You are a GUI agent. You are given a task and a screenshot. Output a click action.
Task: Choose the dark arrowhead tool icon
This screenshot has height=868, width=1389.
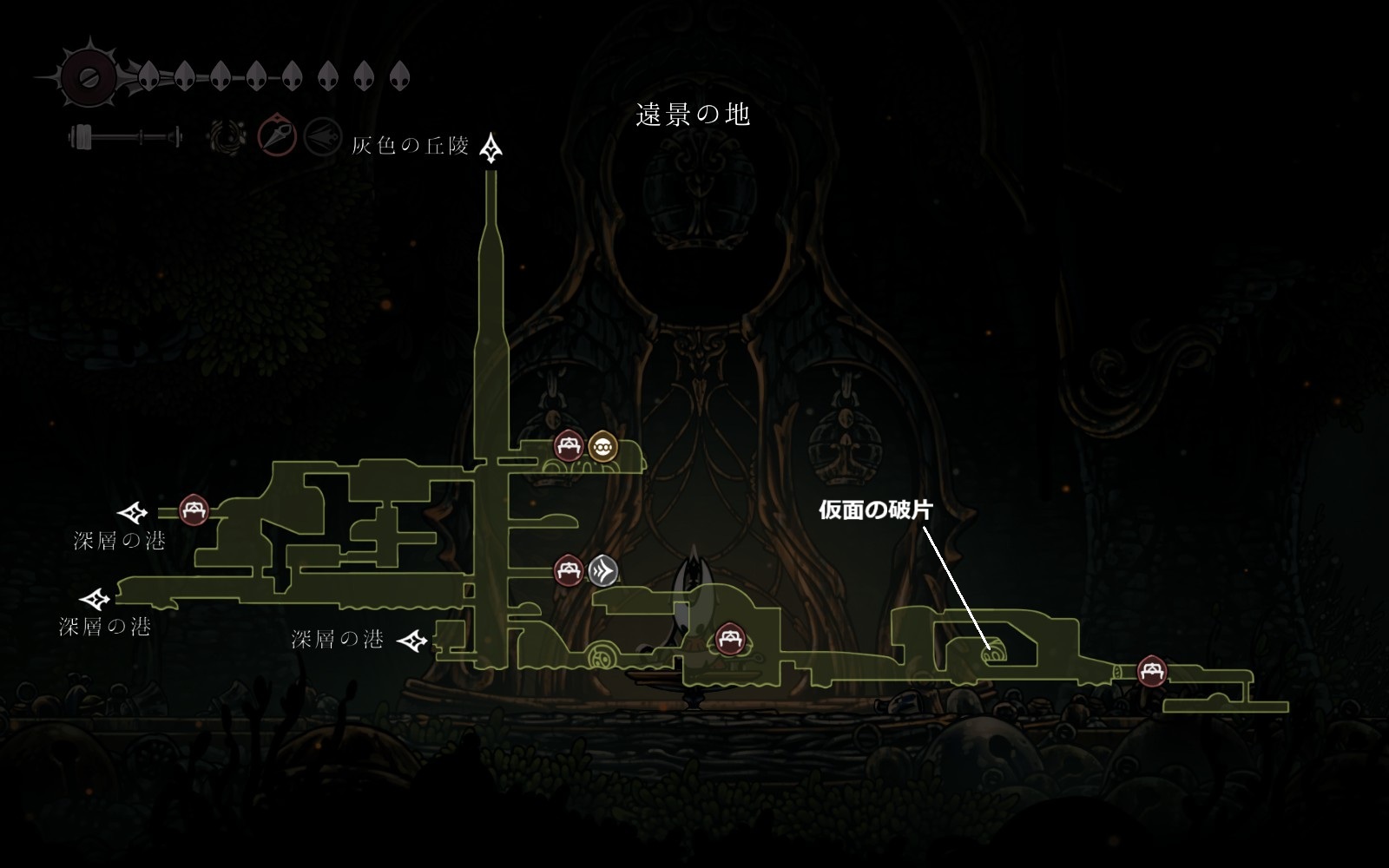320,137
